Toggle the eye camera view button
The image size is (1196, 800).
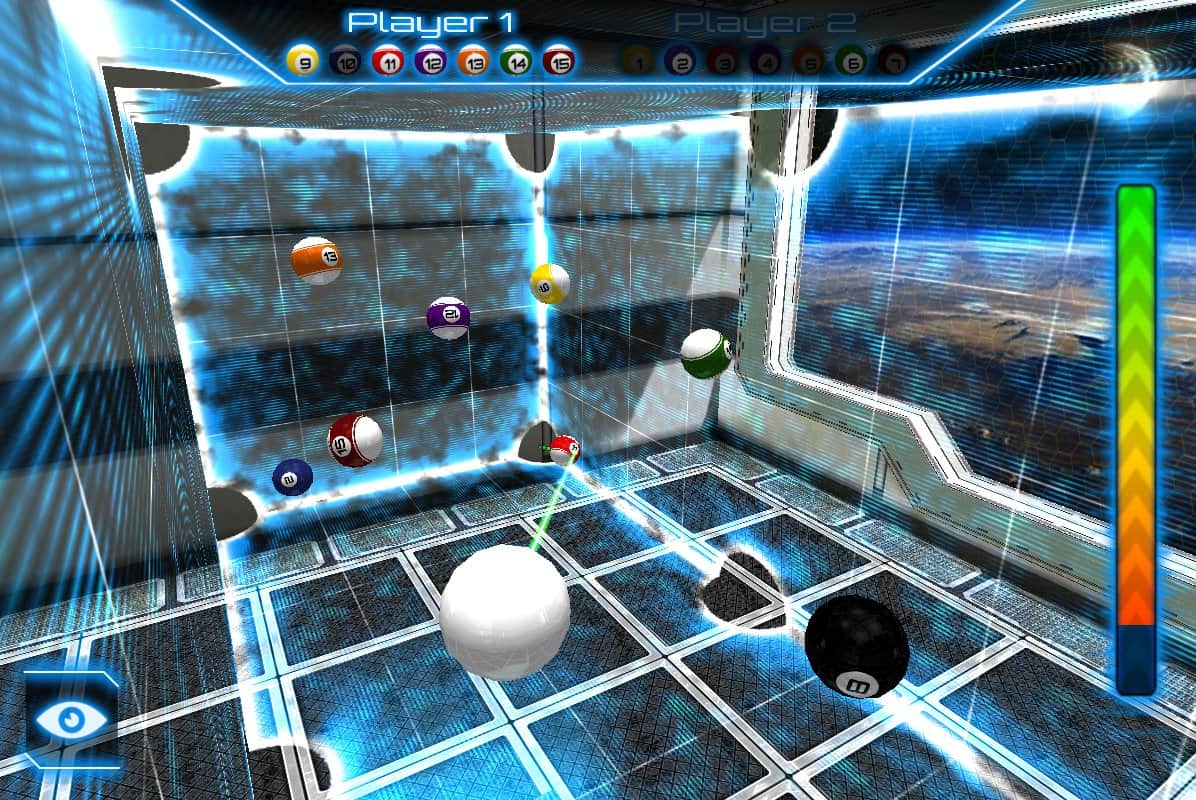(69, 720)
